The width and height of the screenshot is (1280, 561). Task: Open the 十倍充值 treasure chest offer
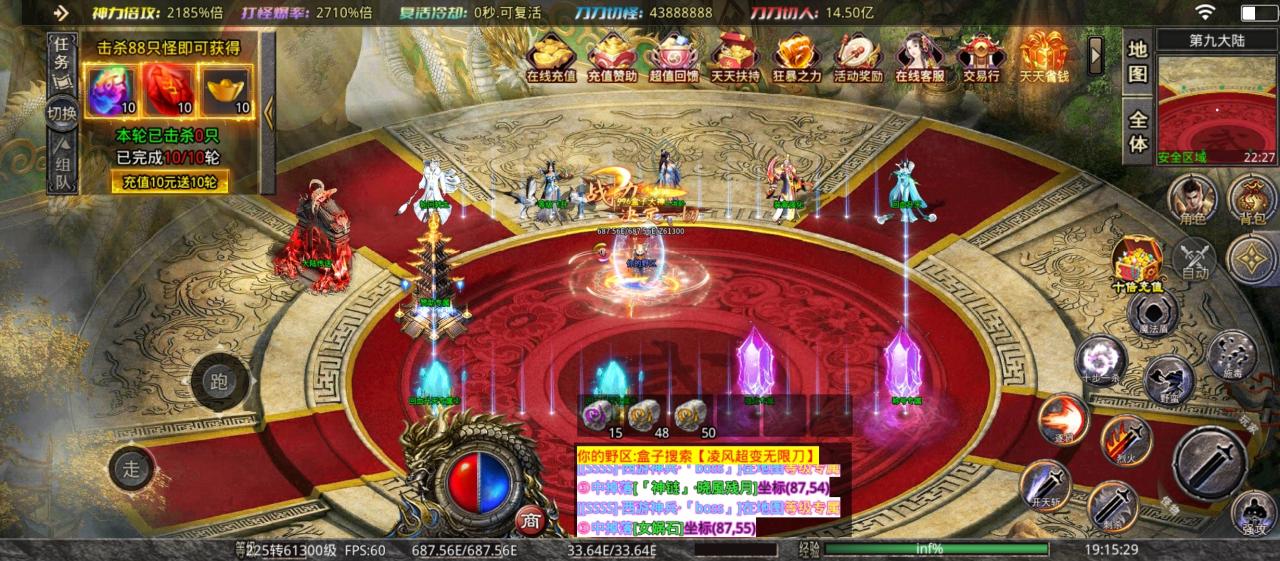(x=1137, y=263)
